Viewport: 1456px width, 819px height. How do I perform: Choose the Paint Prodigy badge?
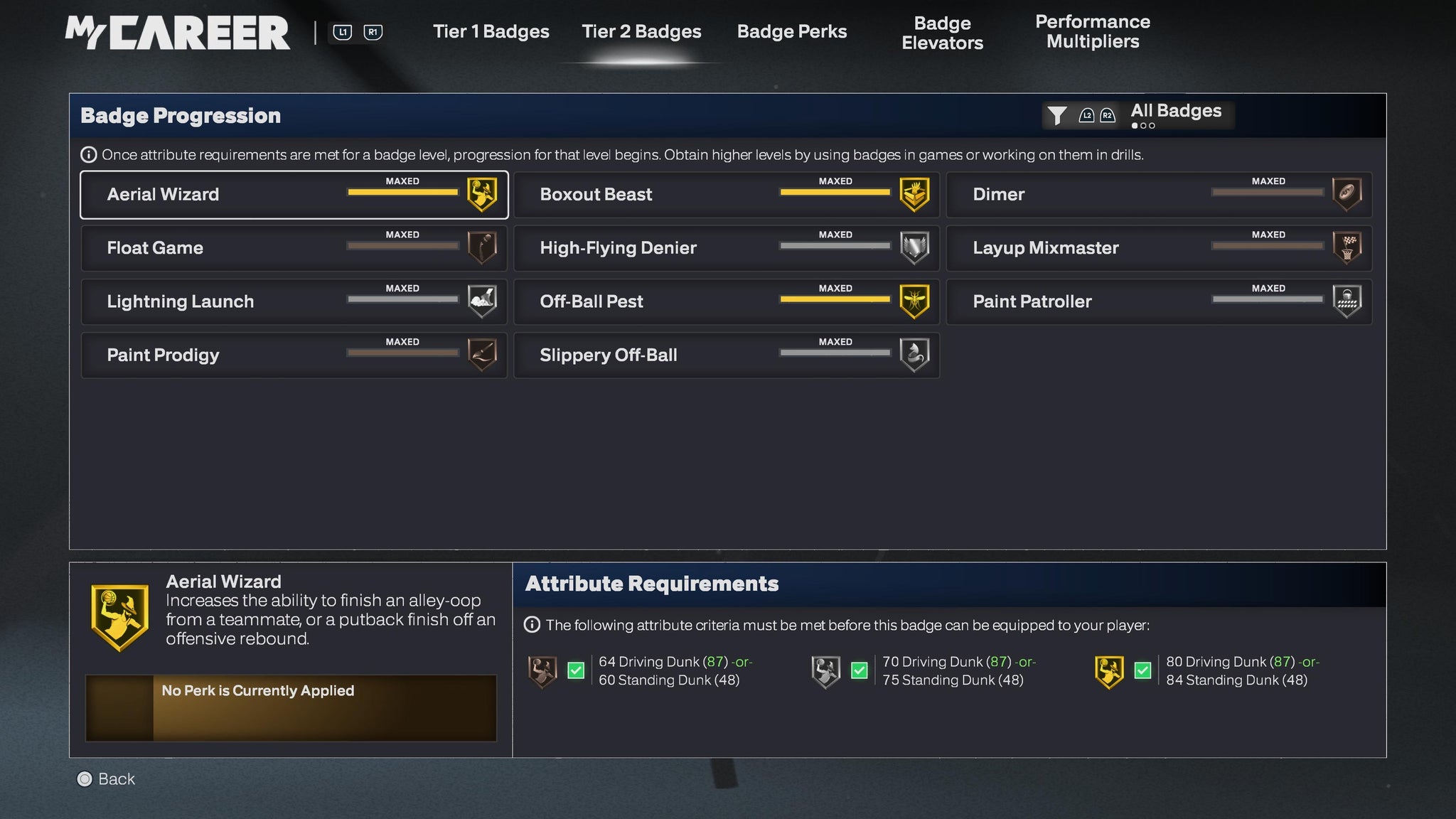(x=294, y=355)
